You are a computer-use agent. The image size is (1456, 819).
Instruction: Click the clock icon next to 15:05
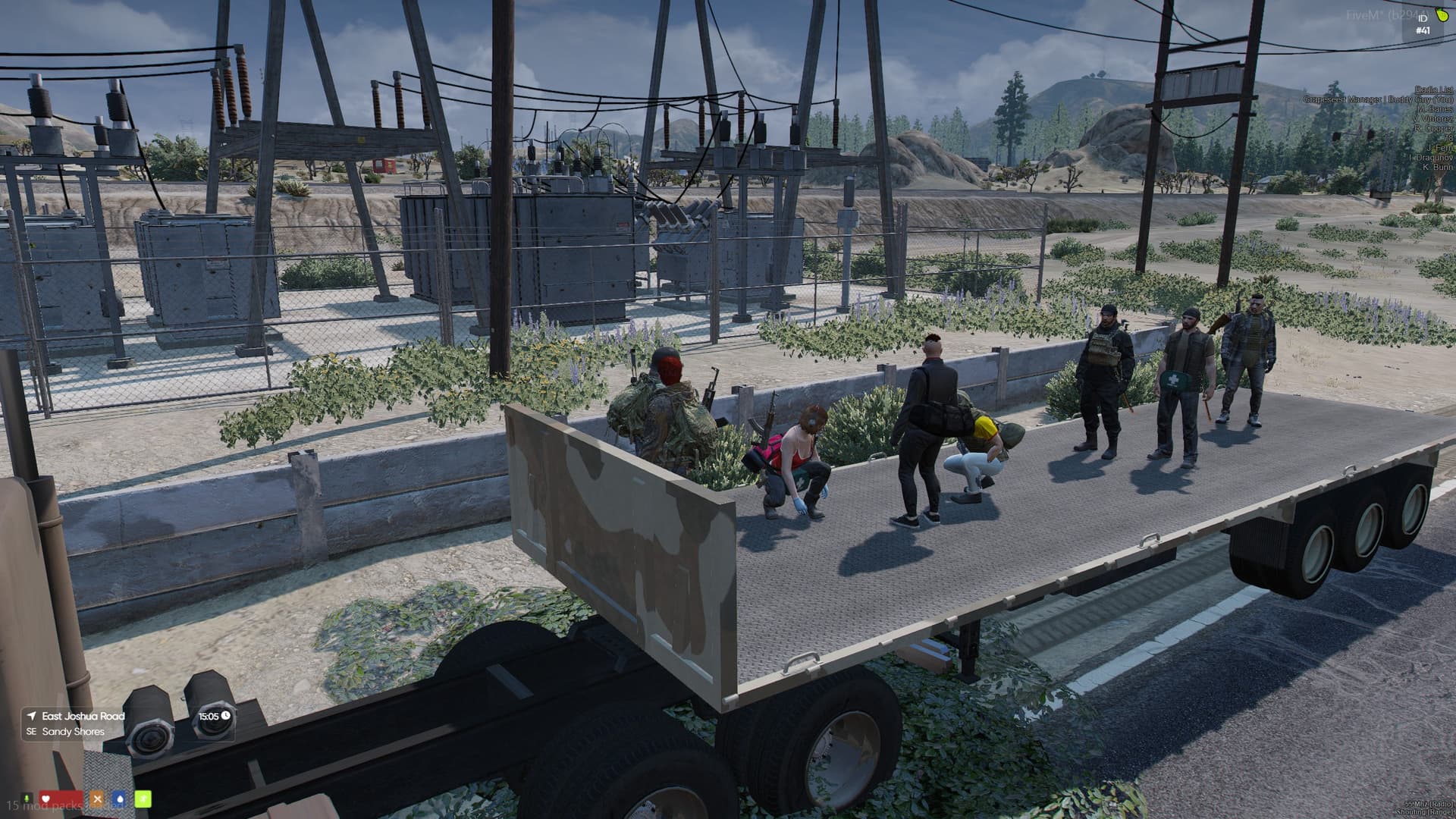click(224, 715)
